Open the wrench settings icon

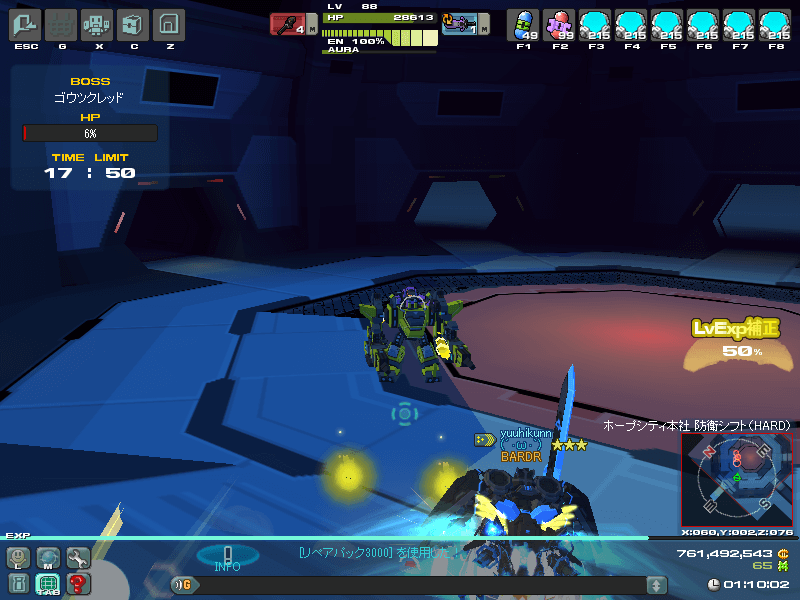point(77,558)
